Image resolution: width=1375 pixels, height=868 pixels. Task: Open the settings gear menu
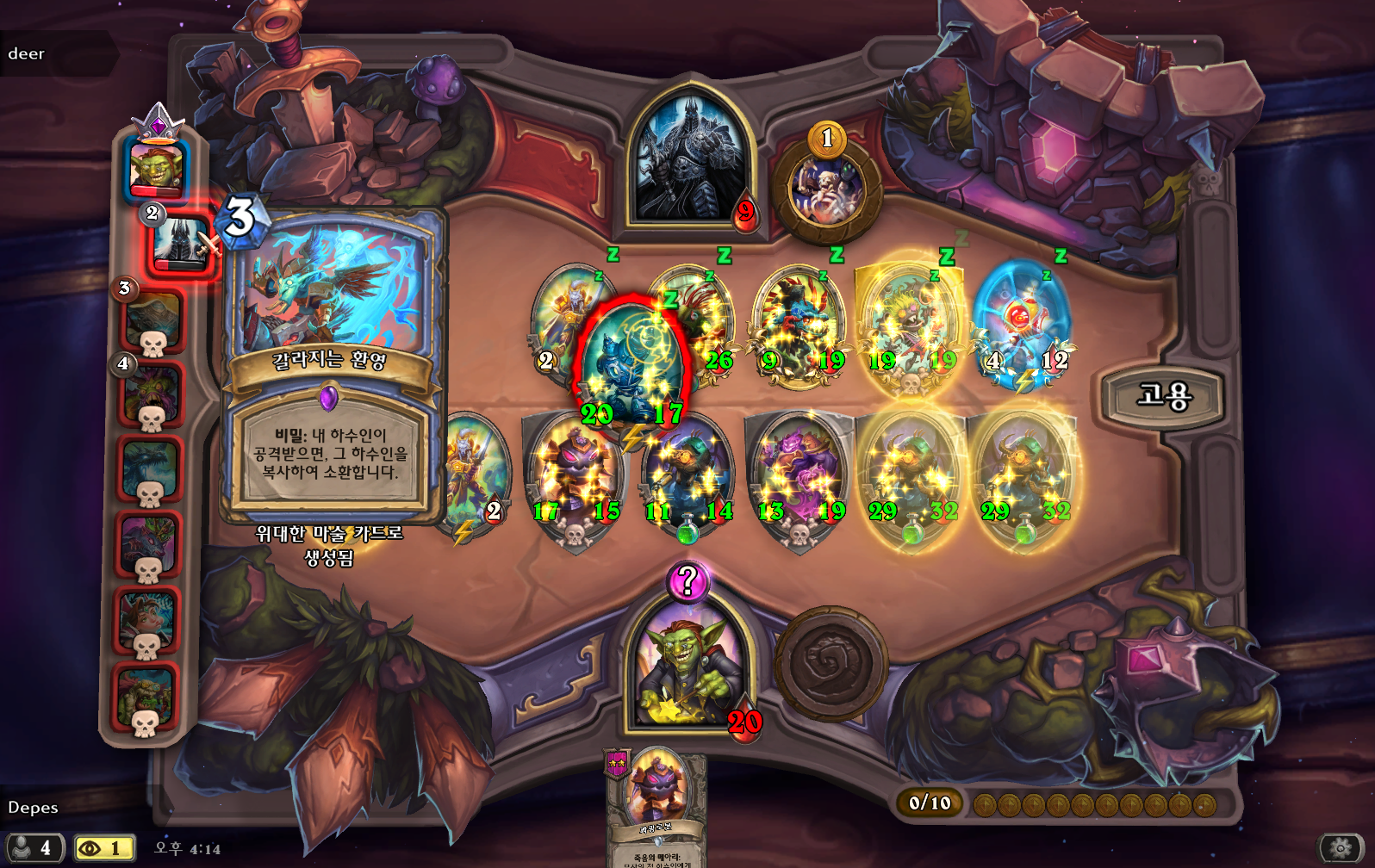point(1340,848)
